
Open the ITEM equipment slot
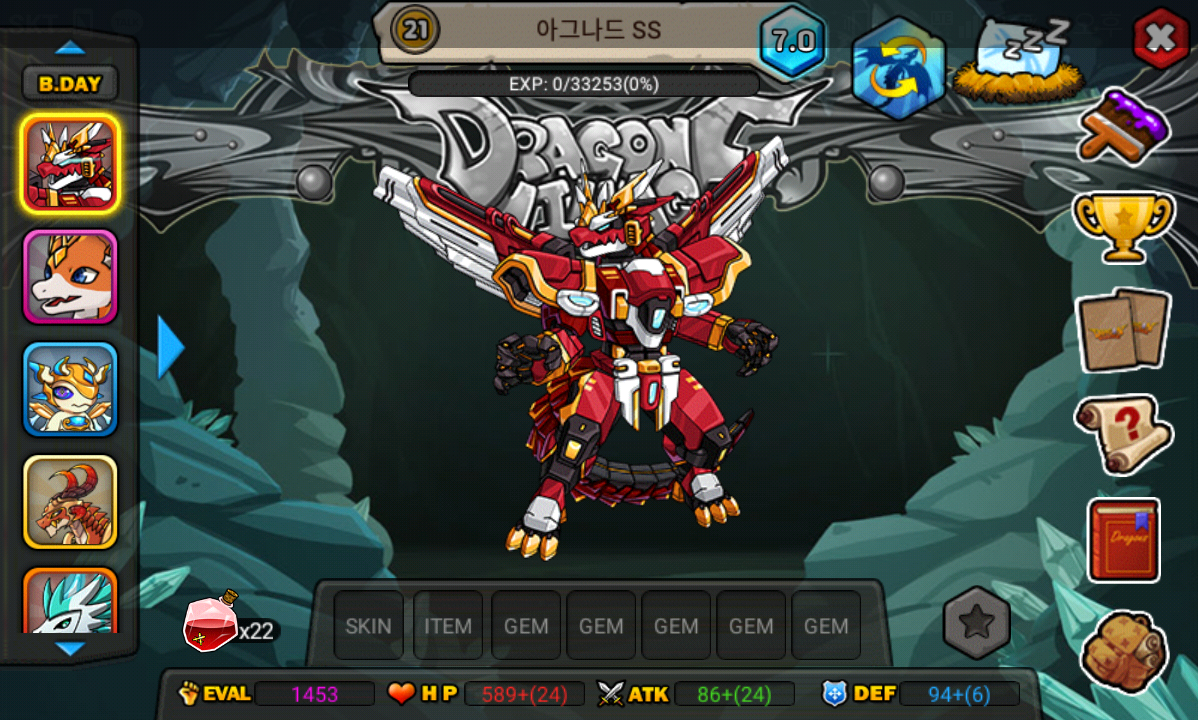coord(448,626)
